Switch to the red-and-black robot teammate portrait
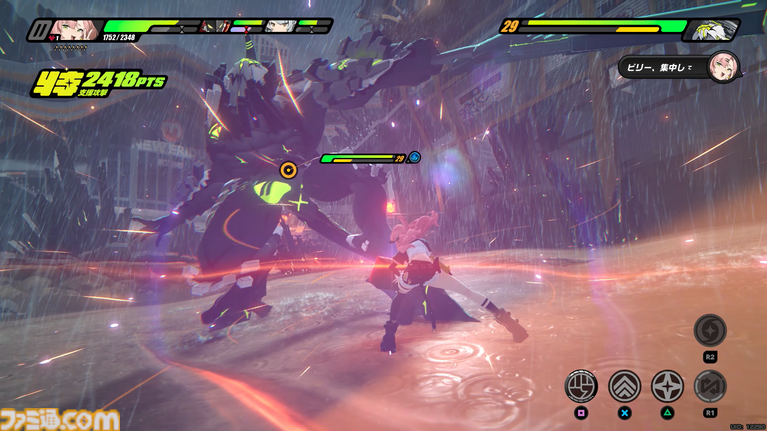The height and width of the screenshot is (431, 767). coord(216,27)
